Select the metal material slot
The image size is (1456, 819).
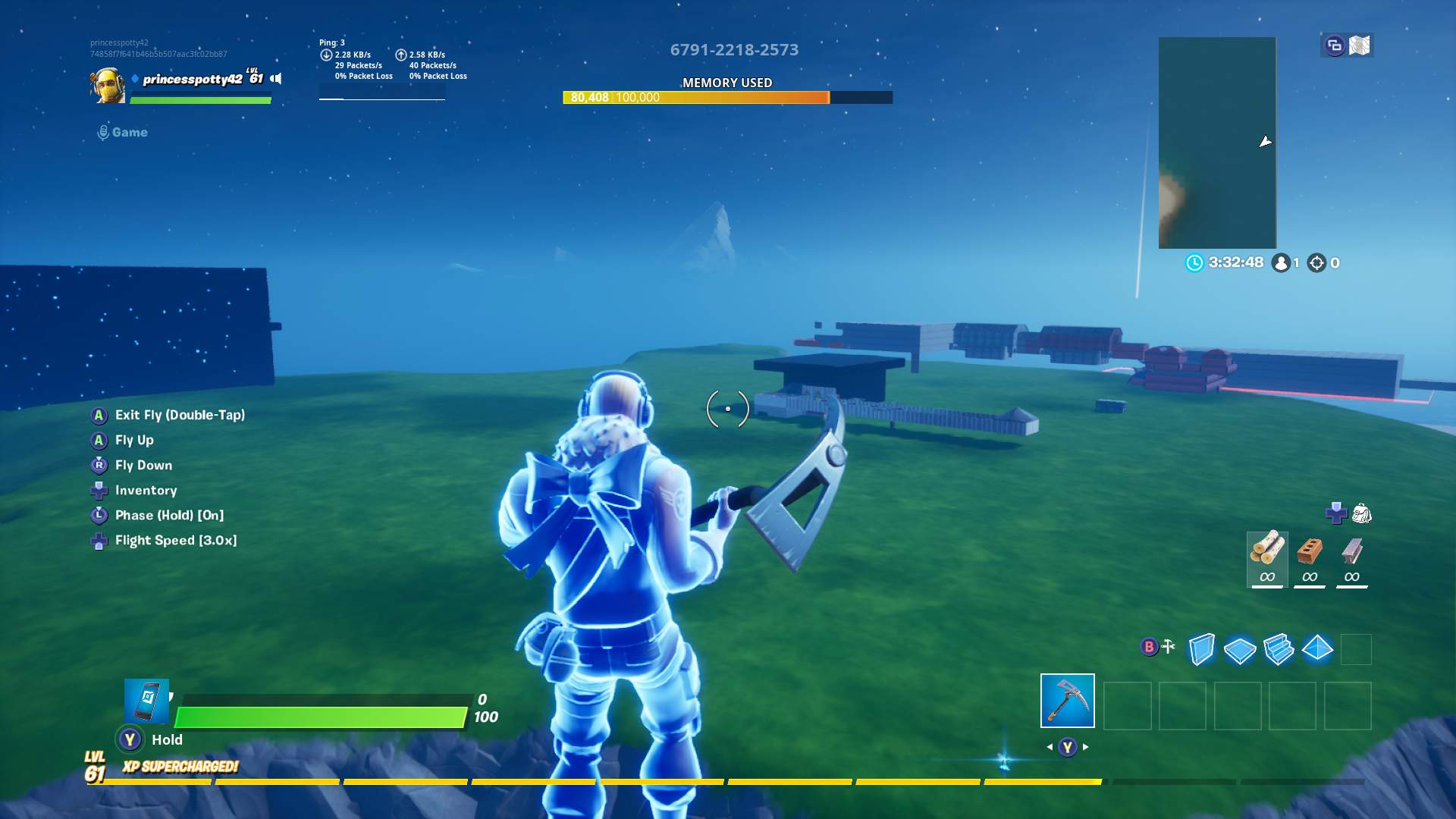(1351, 557)
